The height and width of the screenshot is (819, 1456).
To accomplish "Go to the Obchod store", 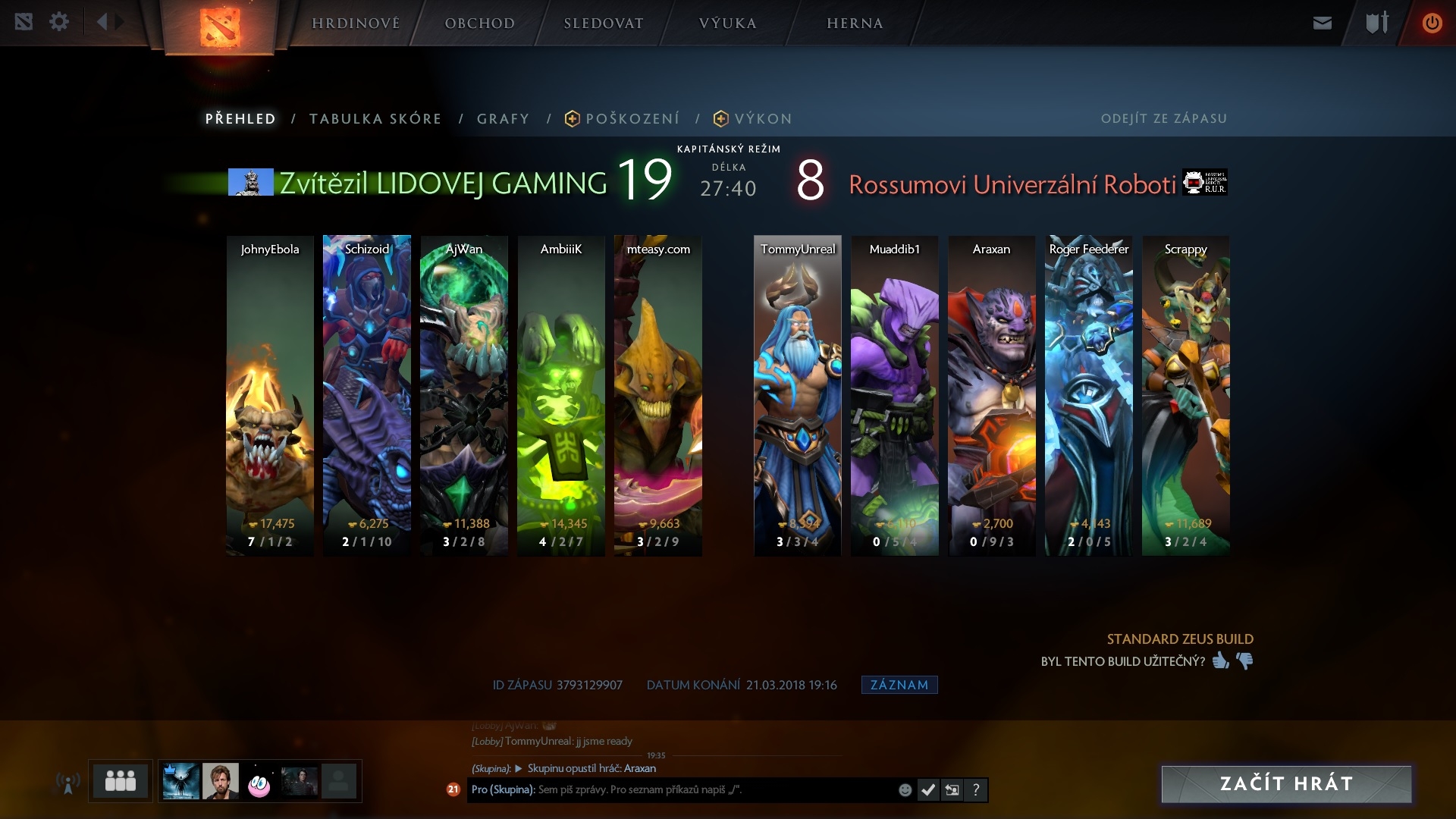I will (x=479, y=24).
